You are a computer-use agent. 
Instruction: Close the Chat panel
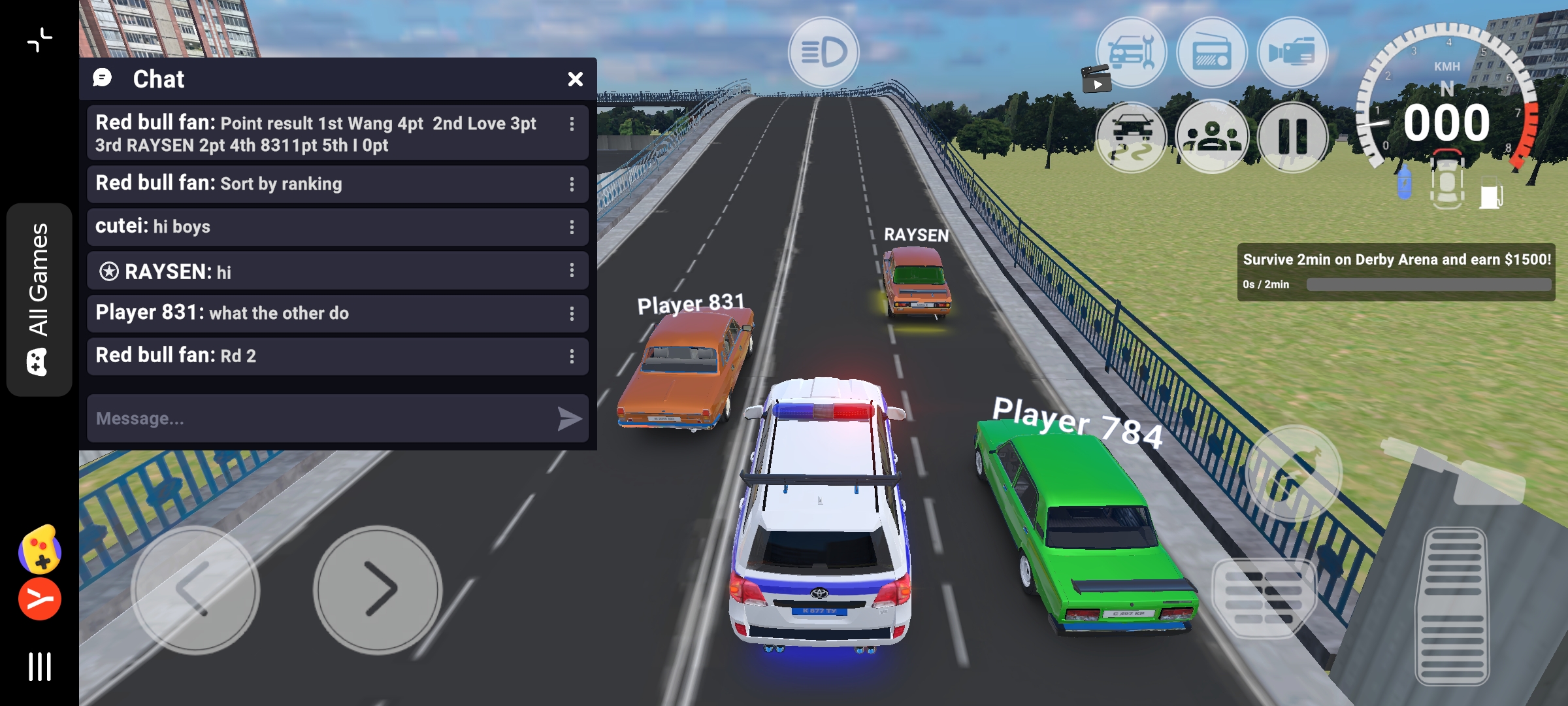(575, 79)
